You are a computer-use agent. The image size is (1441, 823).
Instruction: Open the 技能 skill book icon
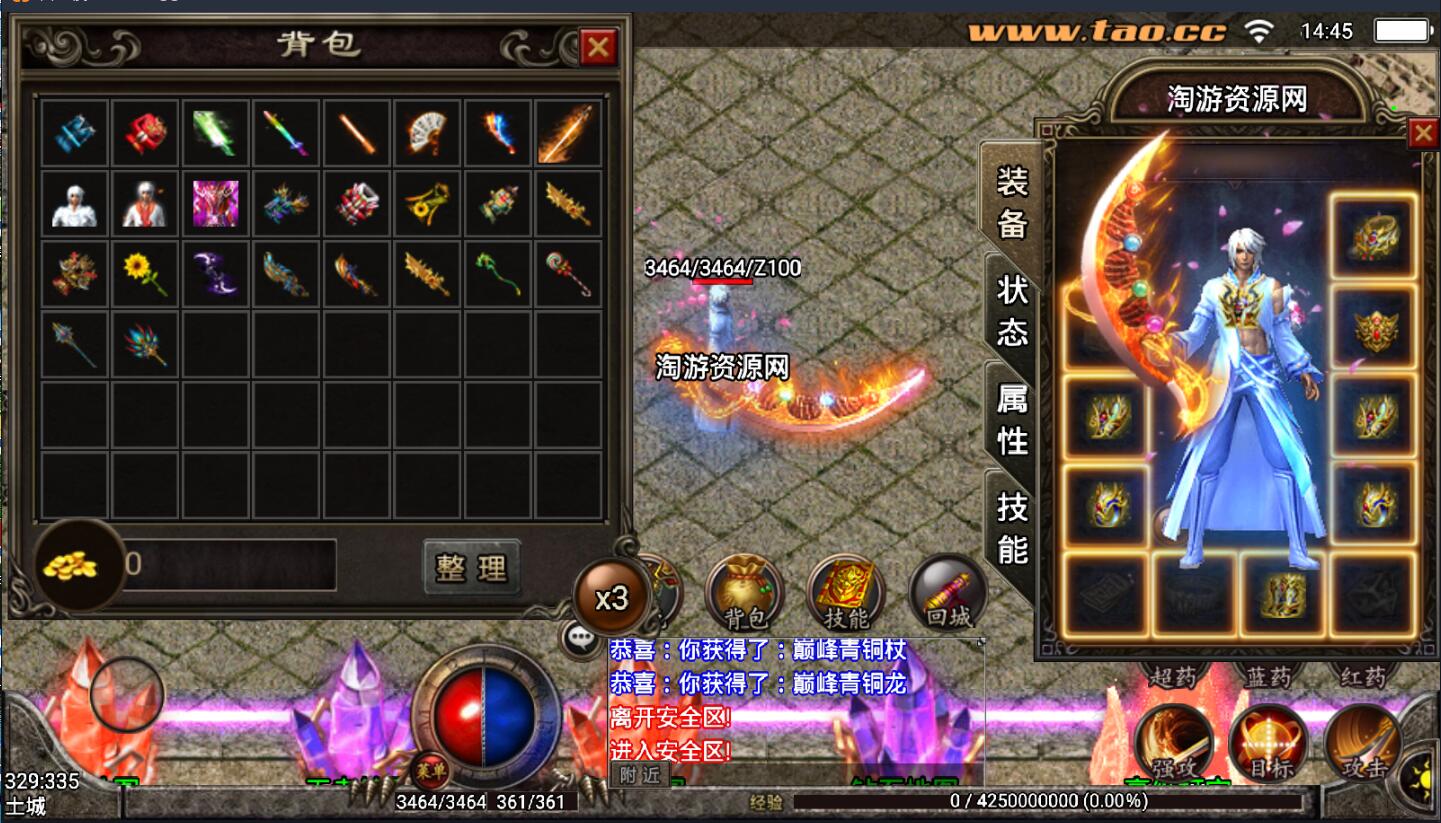coord(846,593)
